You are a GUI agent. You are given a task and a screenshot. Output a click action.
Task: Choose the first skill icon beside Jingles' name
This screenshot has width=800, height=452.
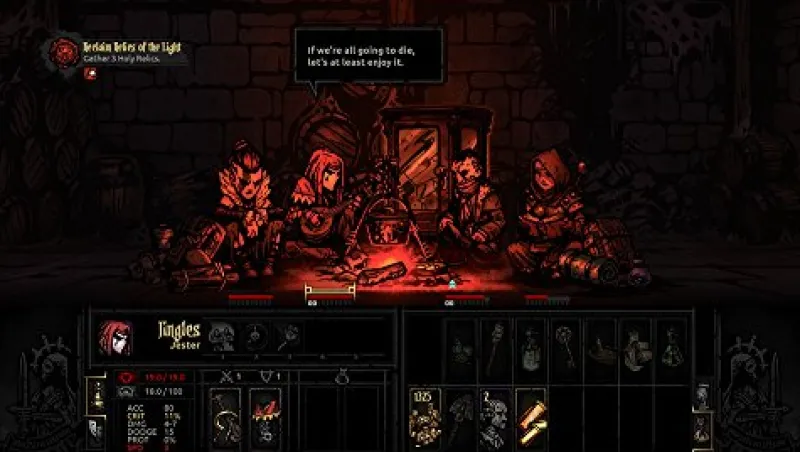pyautogui.click(x=222, y=337)
